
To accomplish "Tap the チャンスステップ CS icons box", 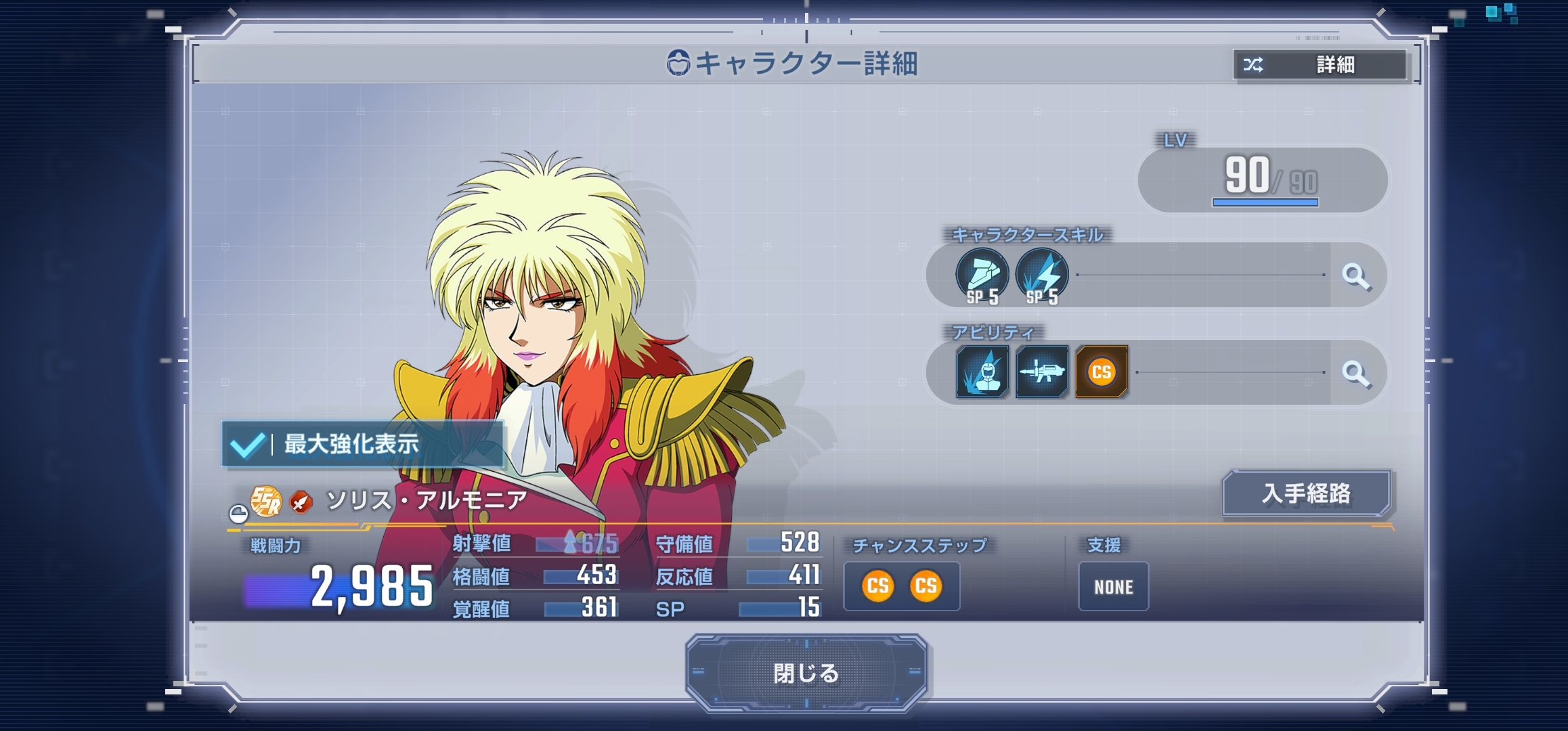I will (901, 586).
